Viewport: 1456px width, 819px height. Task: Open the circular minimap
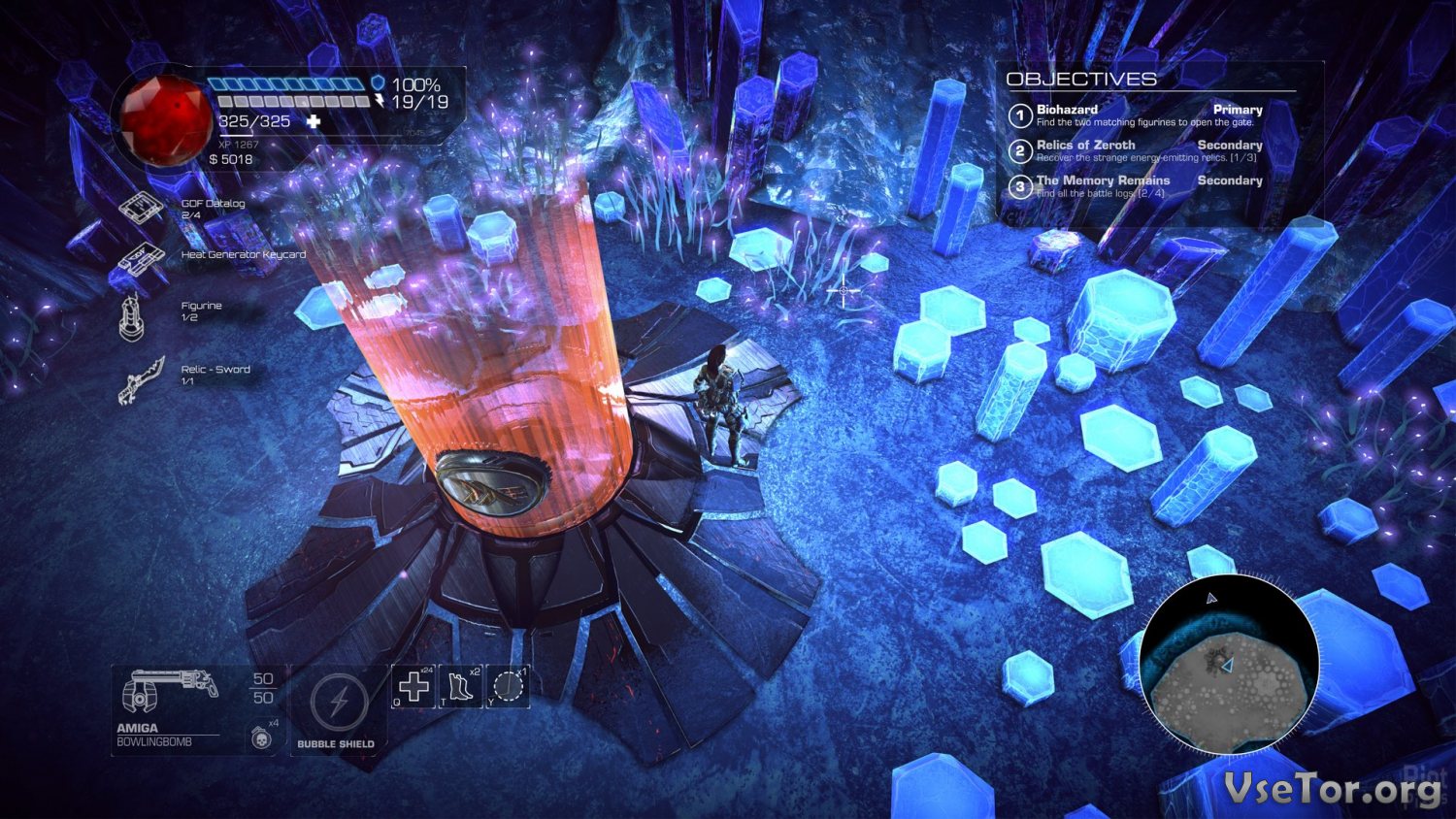(x=1229, y=664)
